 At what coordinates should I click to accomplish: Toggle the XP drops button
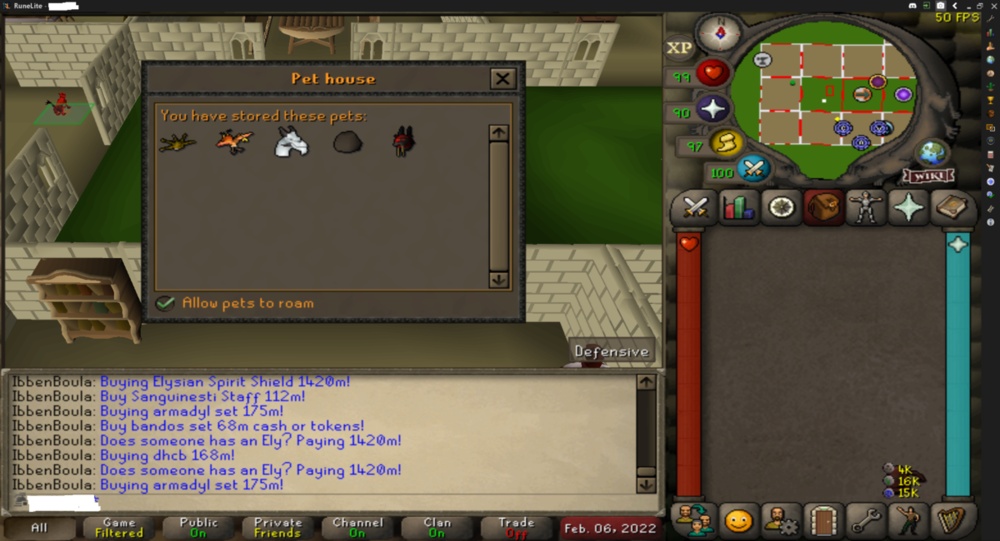pos(680,47)
